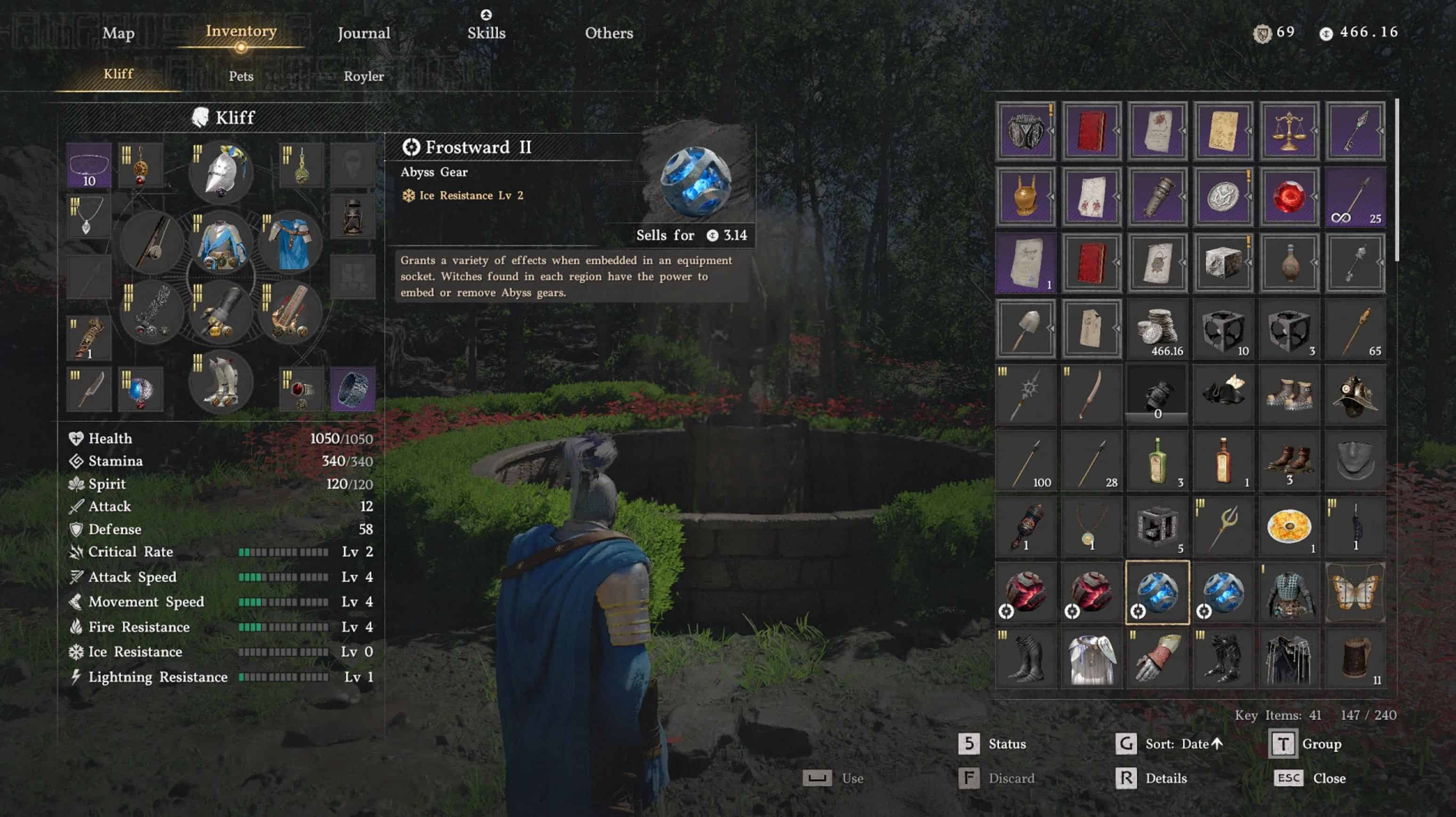This screenshot has width=1456, height=817.
Task: Go to the Skills tab
Action: point(486,33)
